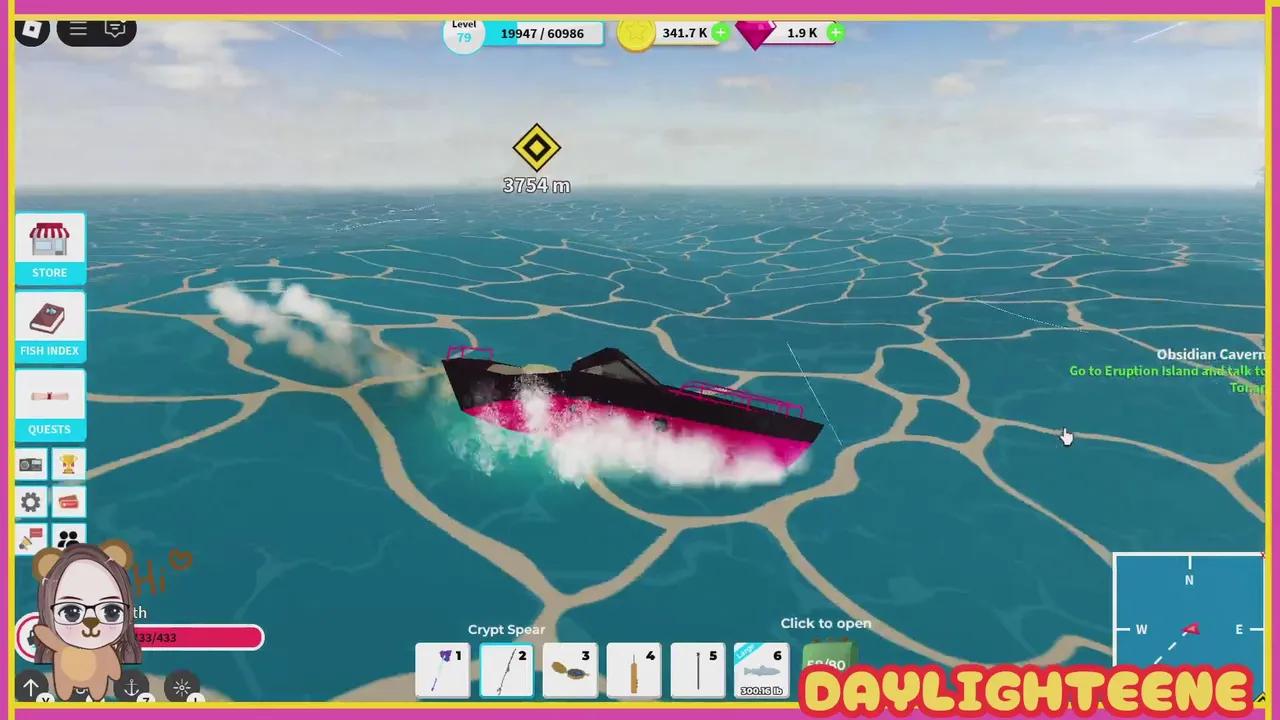Screen dimensions: 1280x720
Task: Click the jump arrow button
Action: [x=31, y=687]
